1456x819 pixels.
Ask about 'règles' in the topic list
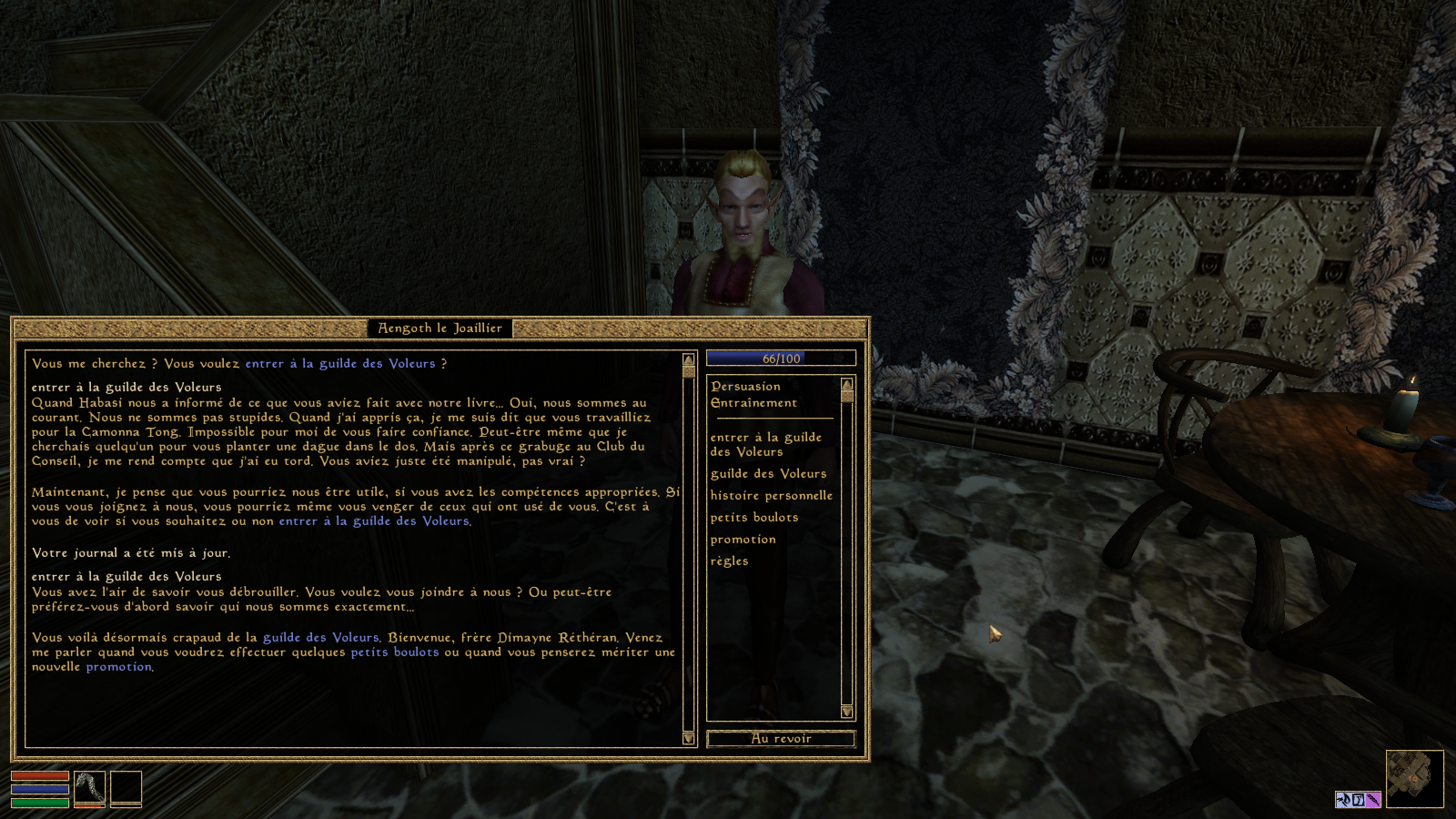[x=729, y=561]
